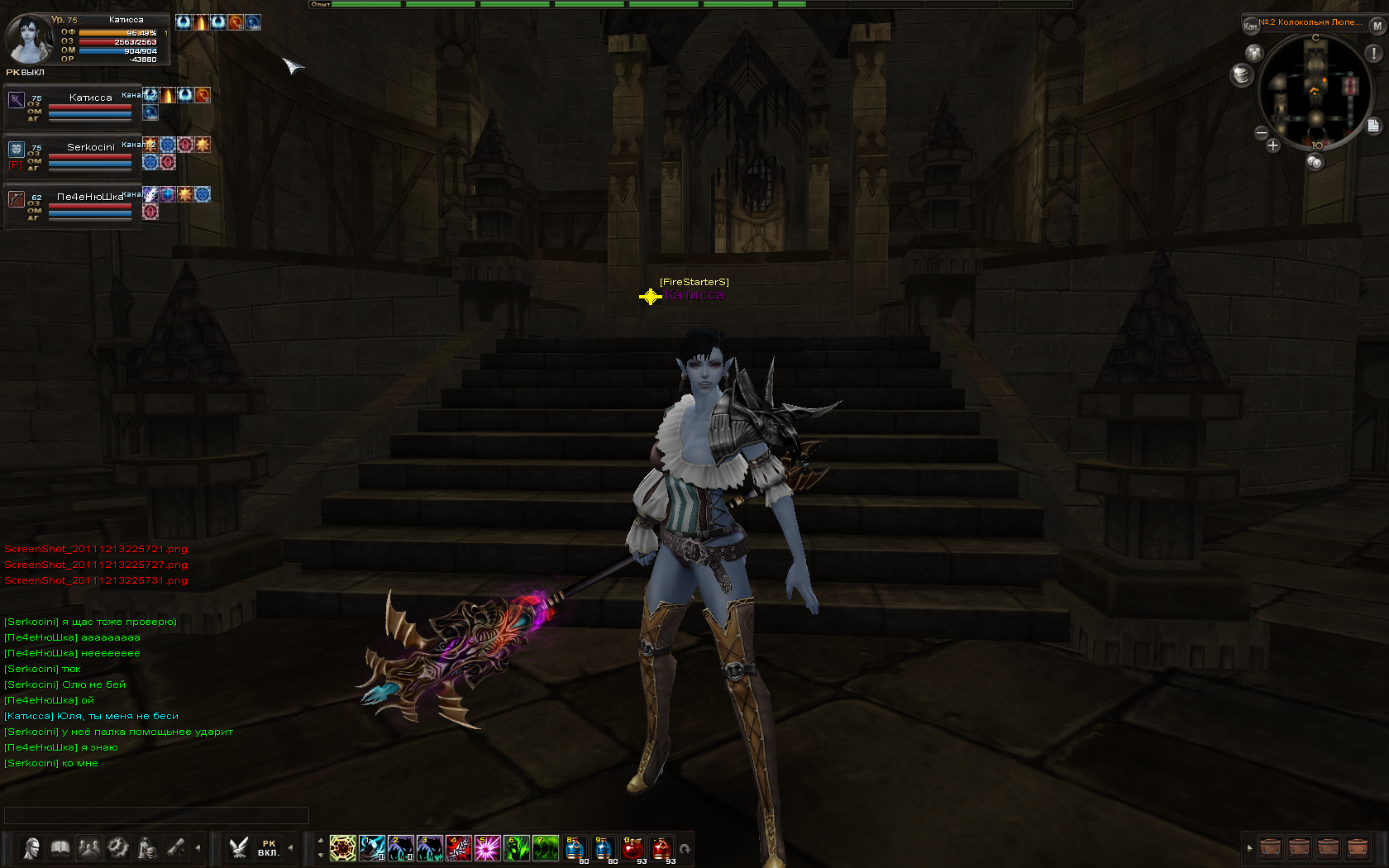Select party member Пе4еНюШка's frame
Screen dimensions: 1389x868
[73, 204]
